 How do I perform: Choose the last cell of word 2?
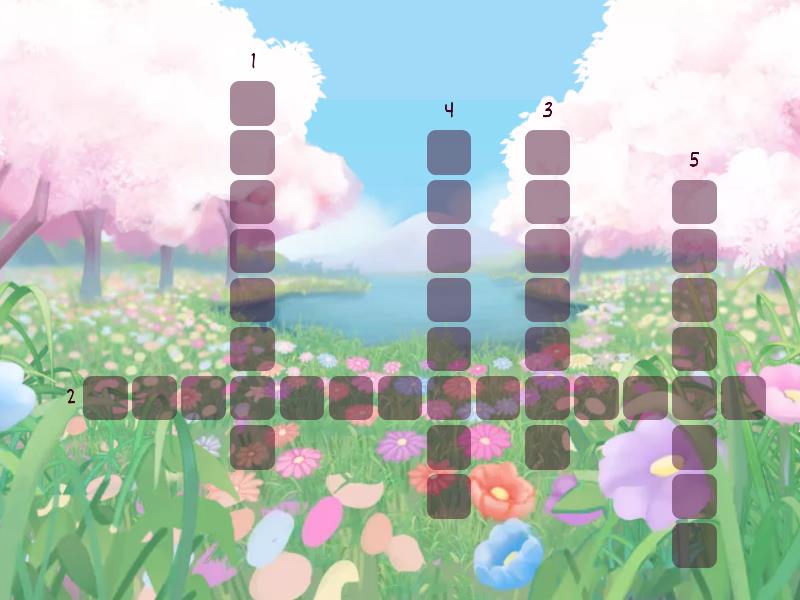tap(743, 397)
